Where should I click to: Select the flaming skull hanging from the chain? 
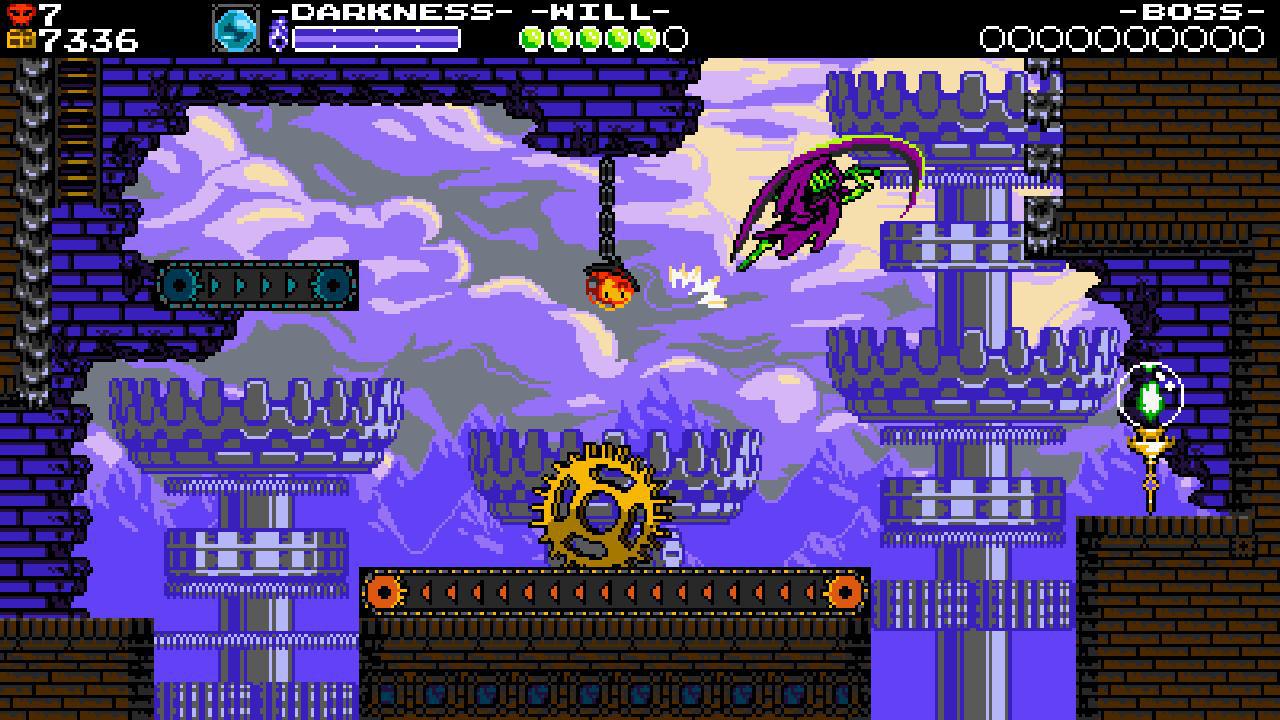608,290
